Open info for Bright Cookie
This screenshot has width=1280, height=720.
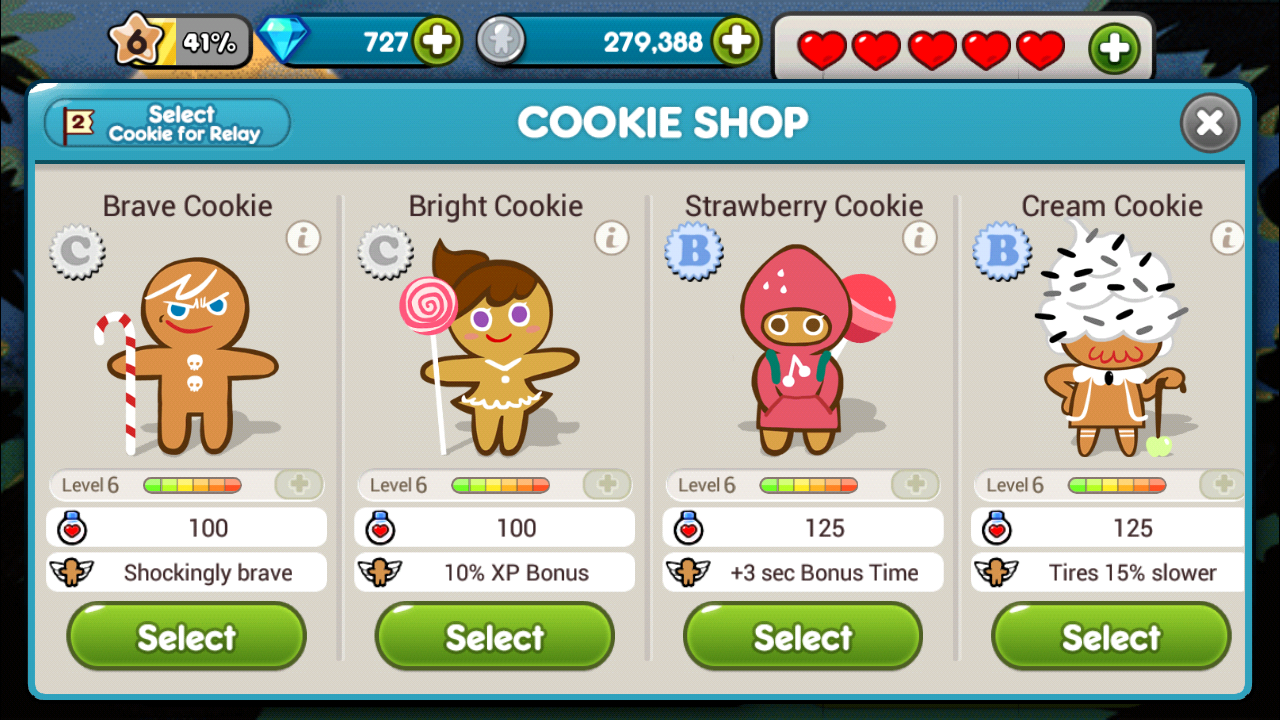tap(611, 239)
